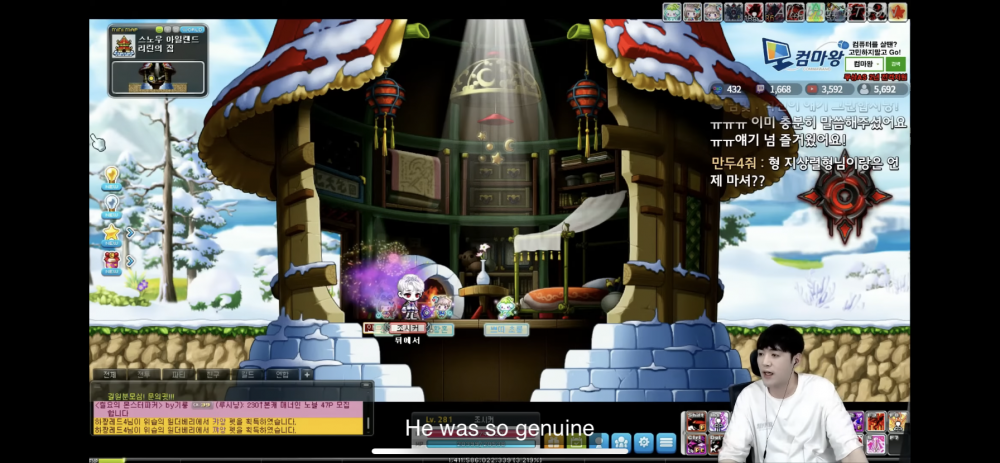
Task: Select the red gift box icon
Action: point(112,260)
